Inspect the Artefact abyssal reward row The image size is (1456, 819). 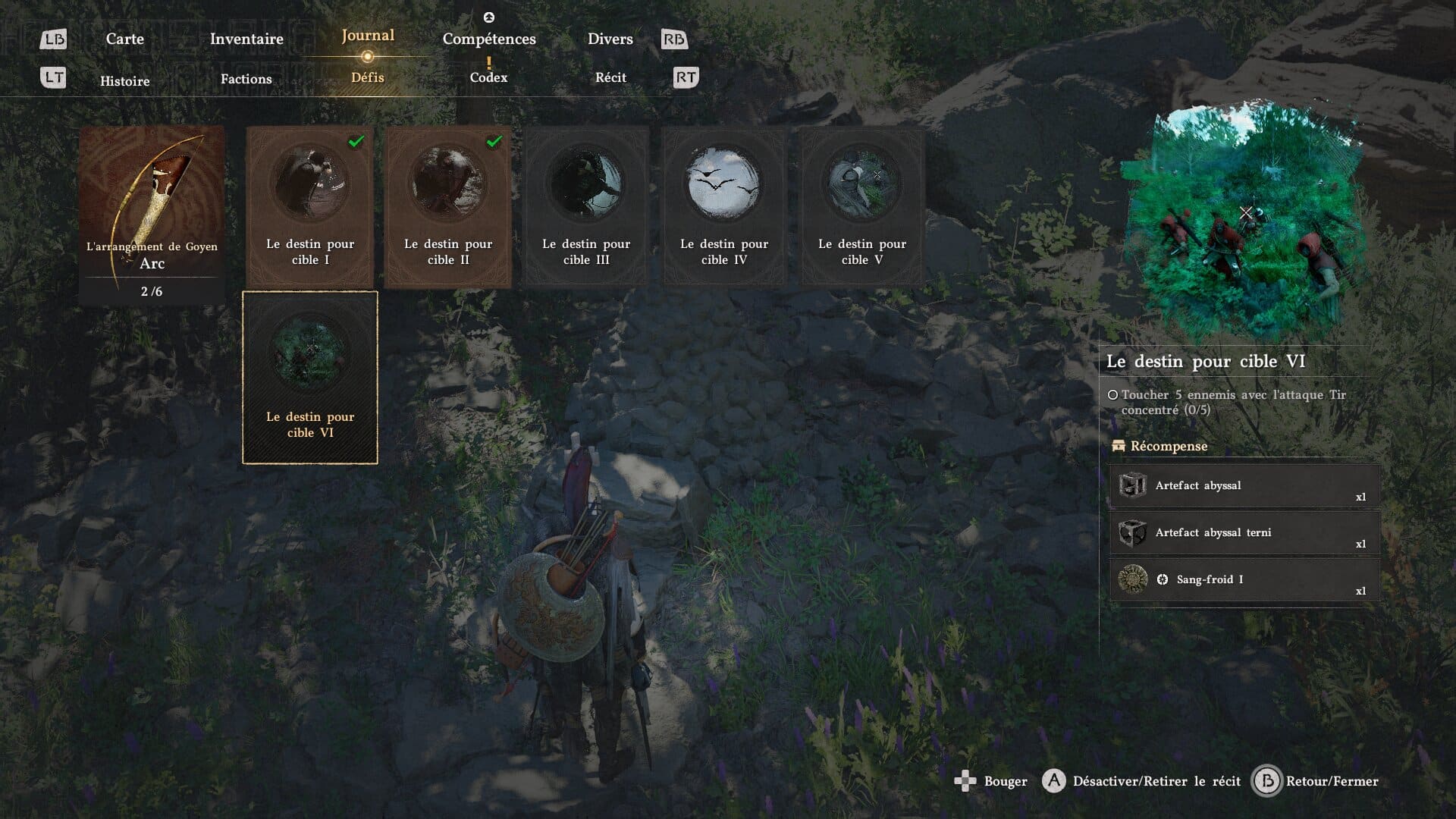point(1244,486)
